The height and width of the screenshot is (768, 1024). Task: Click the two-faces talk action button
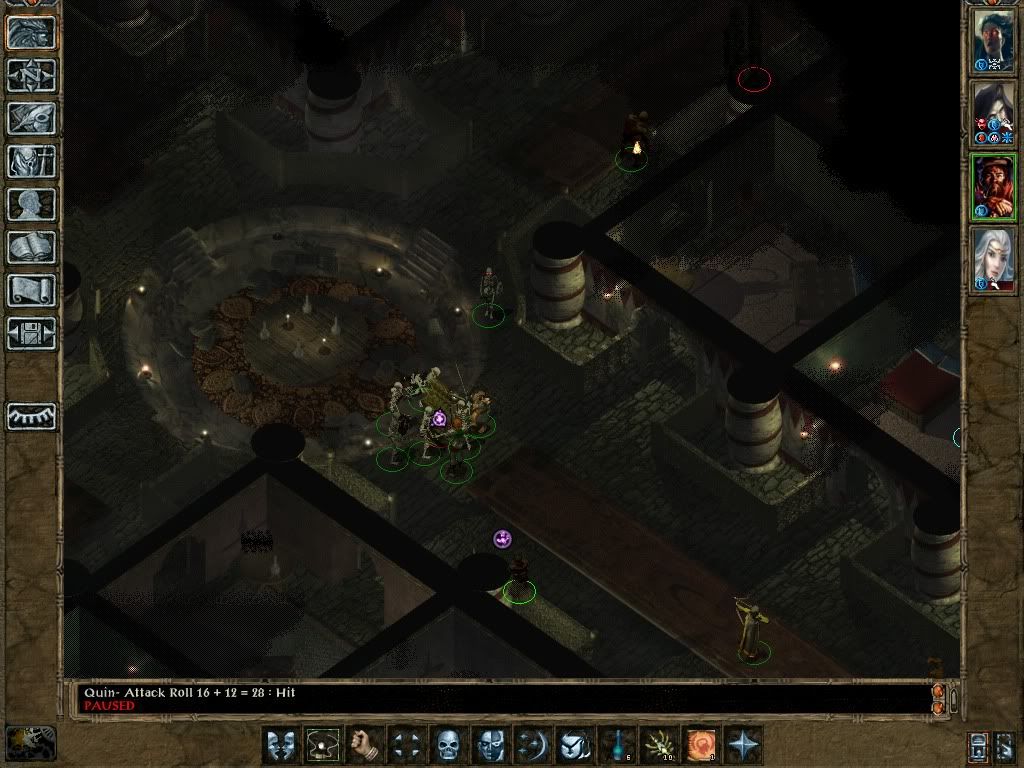click(x=281, y=745)
